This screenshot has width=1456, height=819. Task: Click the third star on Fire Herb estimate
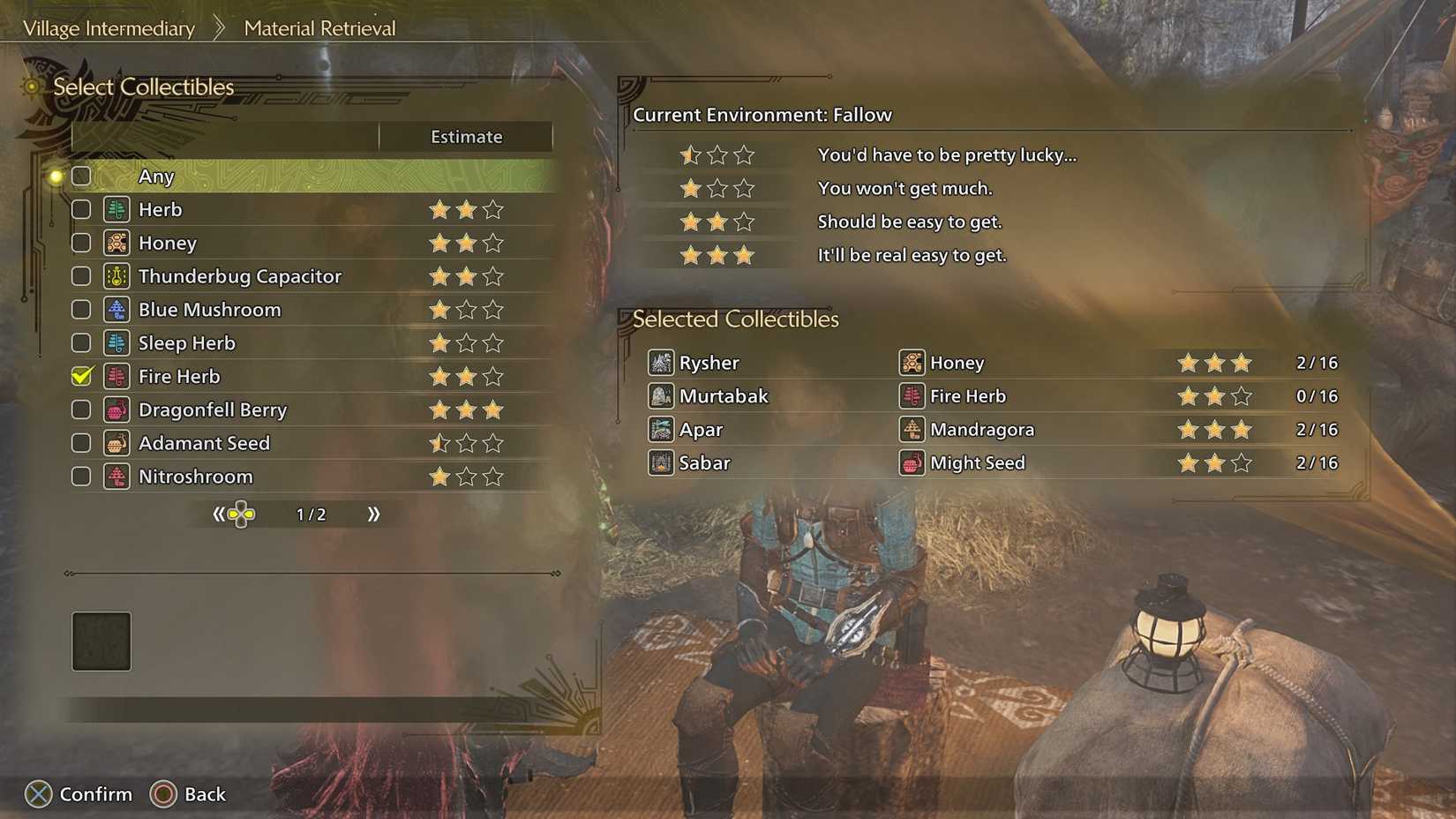point(493,376)
